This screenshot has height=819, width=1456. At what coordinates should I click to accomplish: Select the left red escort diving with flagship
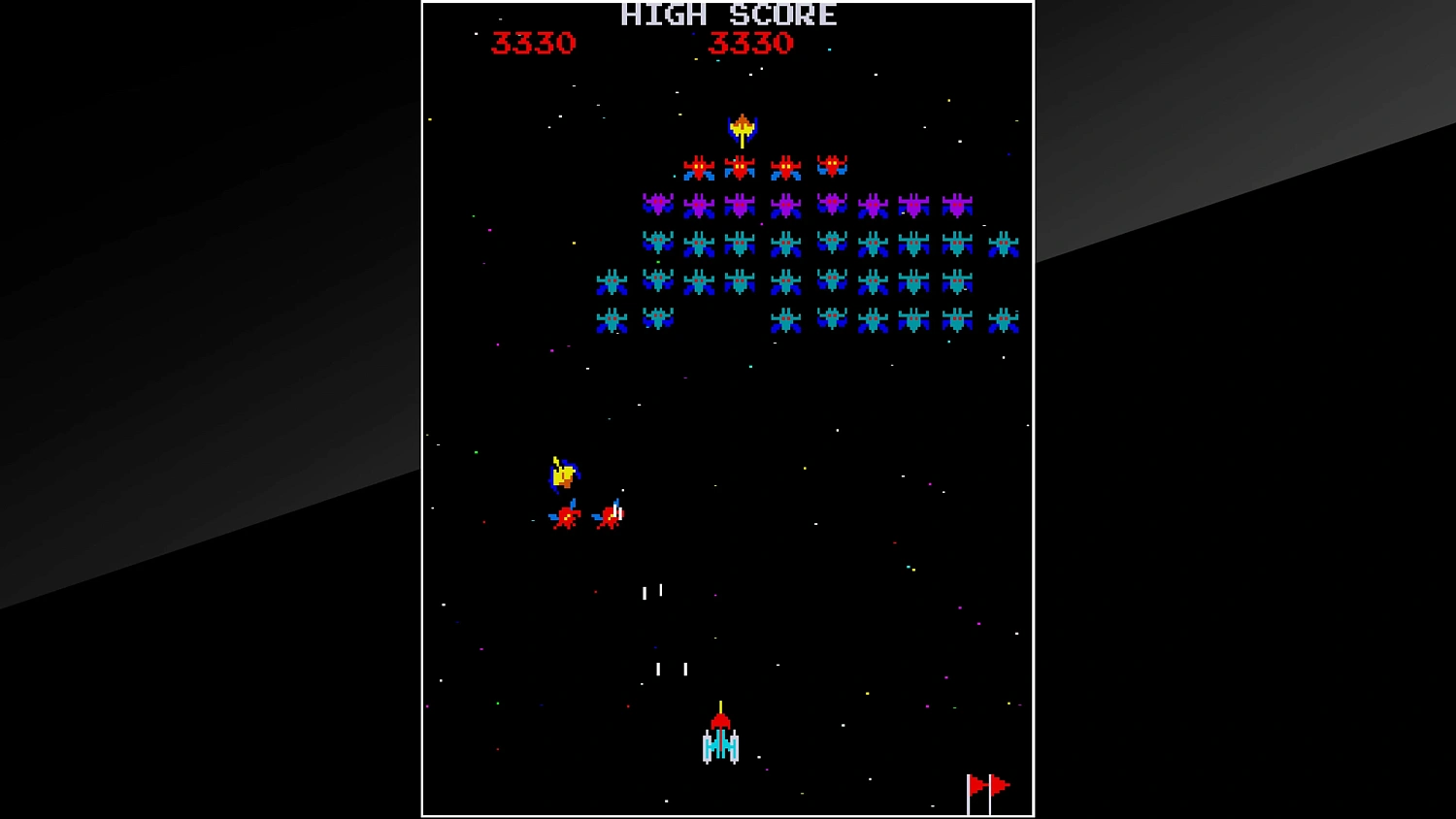pyautogui.click(x=568, y=516)
